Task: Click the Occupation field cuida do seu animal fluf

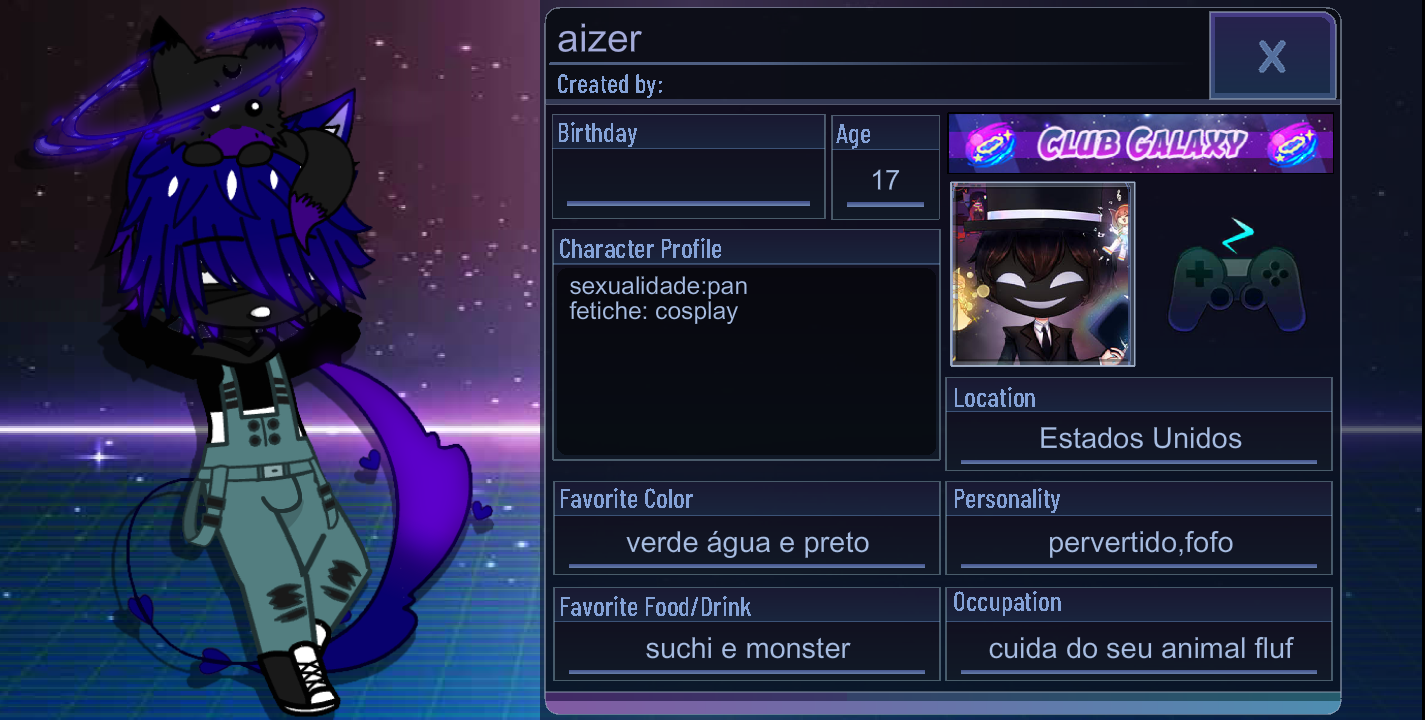Action: (x=1139, y=649)
